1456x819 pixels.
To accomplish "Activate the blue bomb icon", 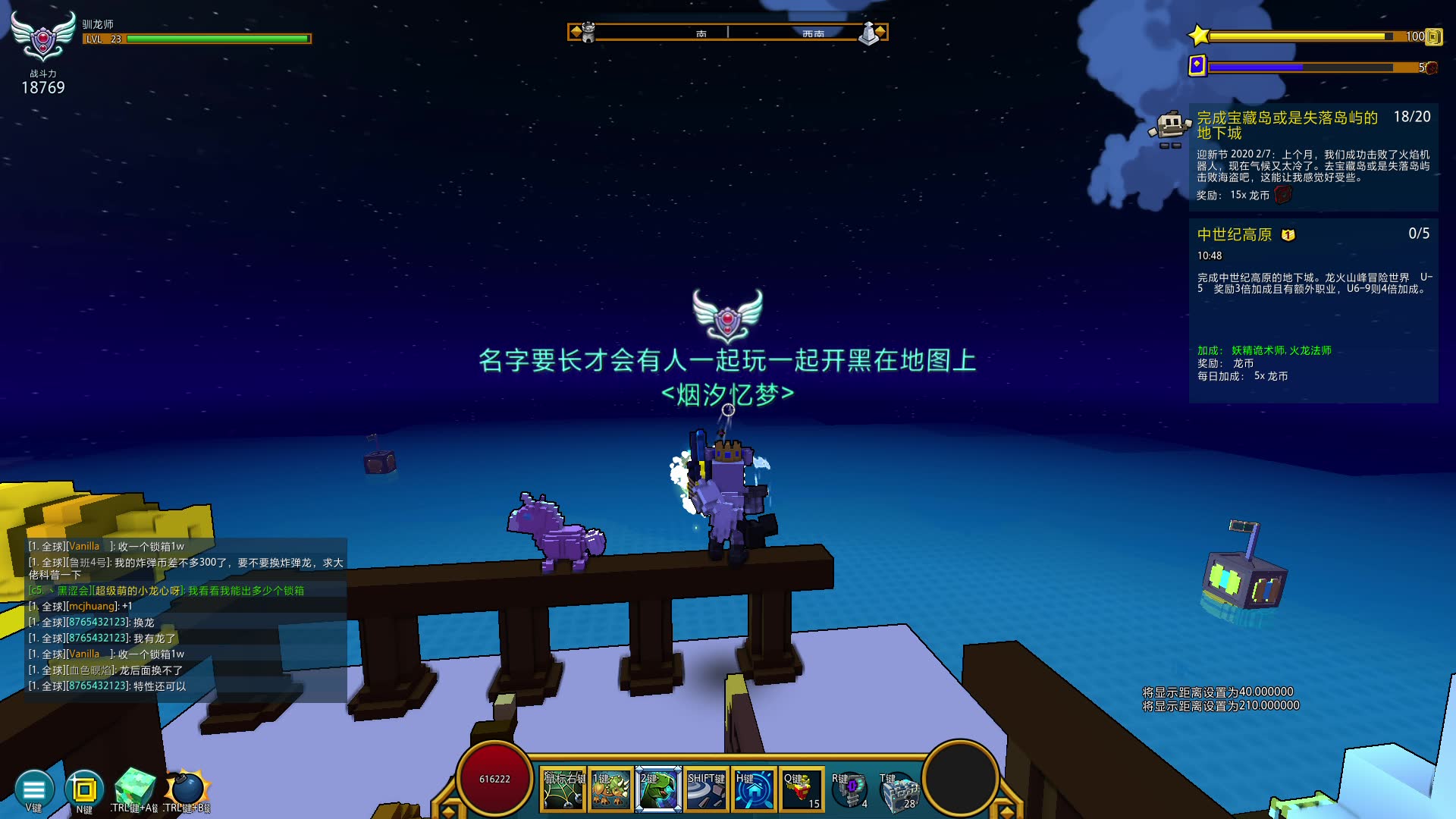I will (187, 788).
